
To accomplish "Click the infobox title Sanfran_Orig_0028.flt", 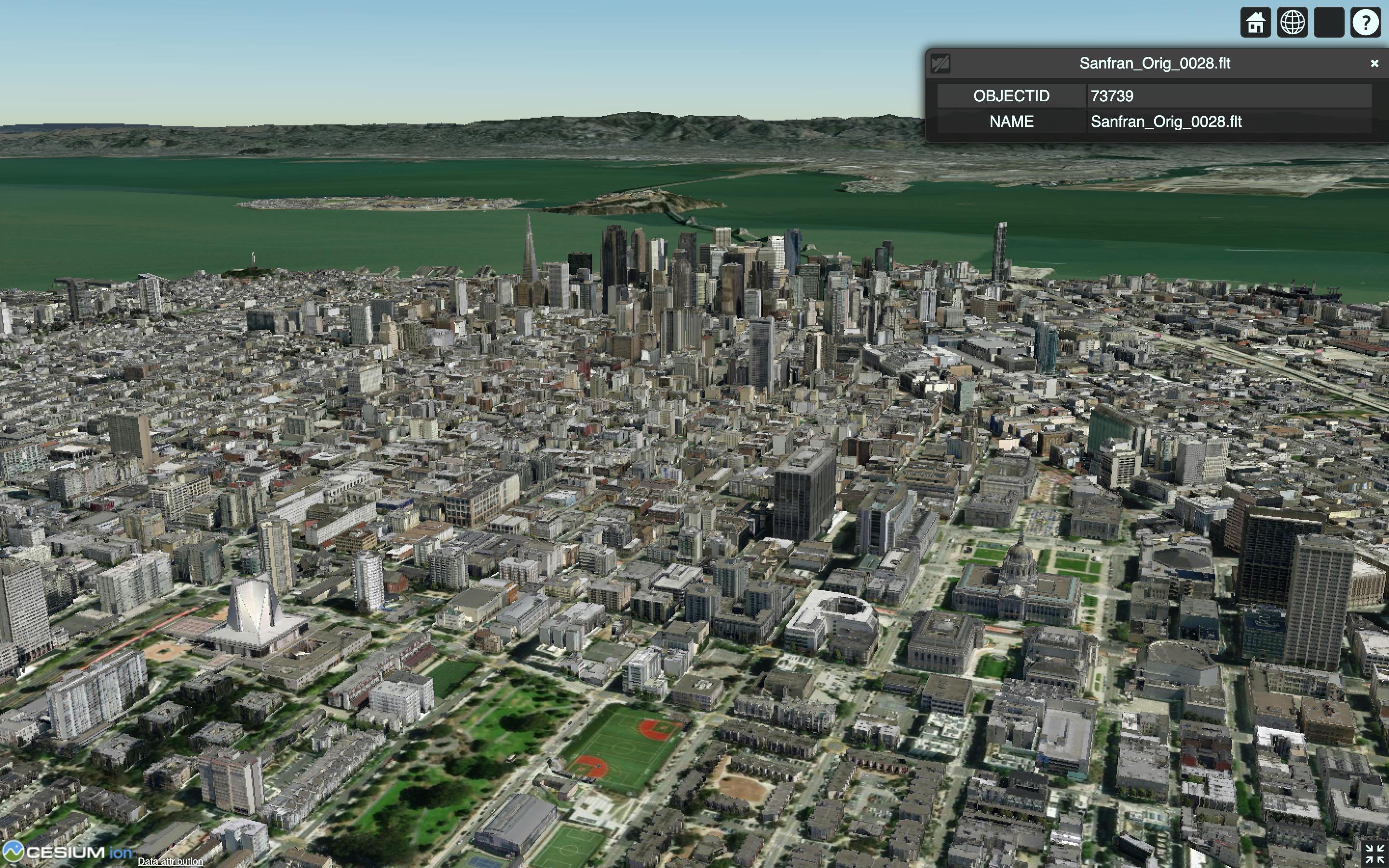I will click(1156, 63).
